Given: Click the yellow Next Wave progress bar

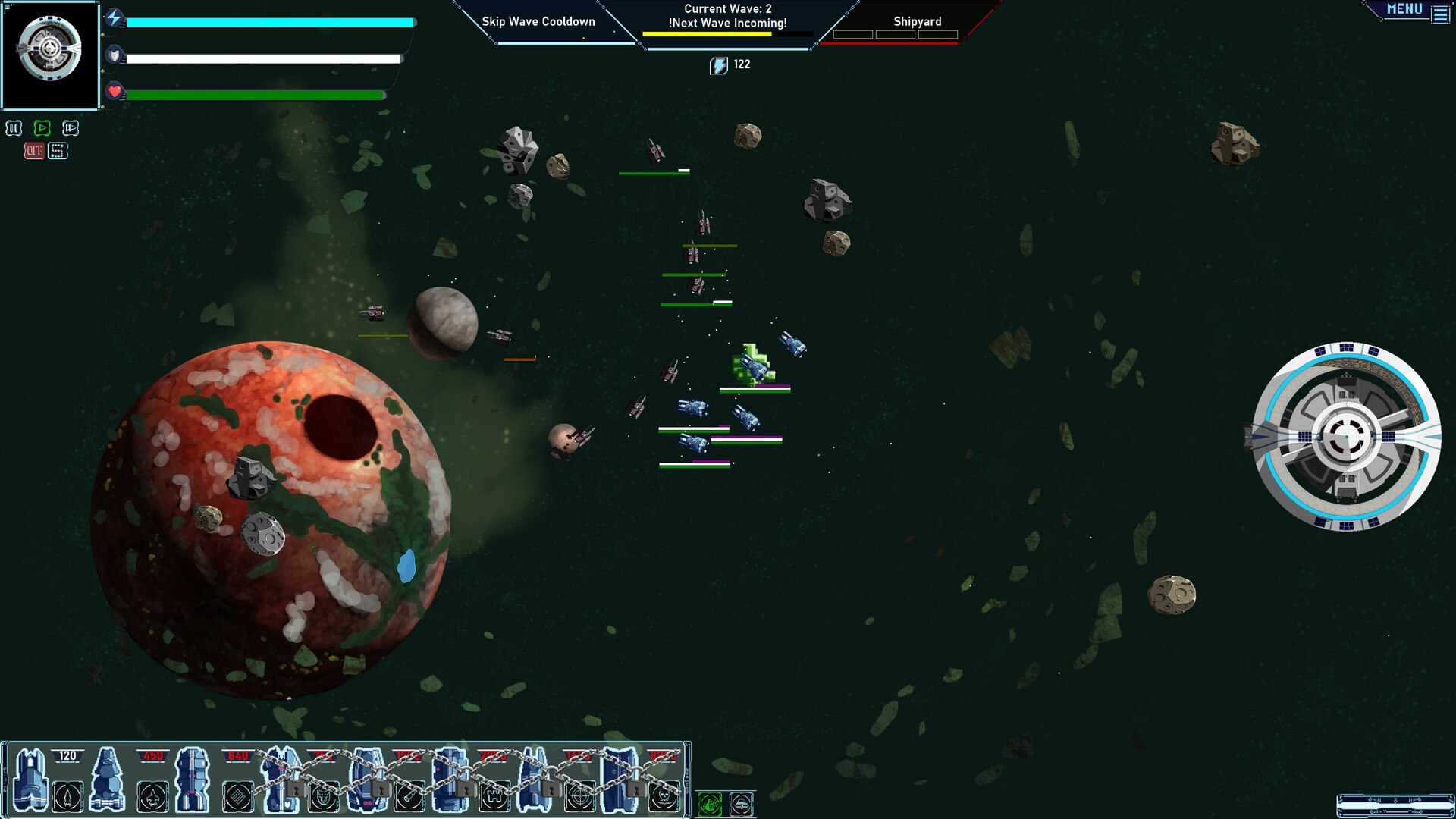Looking at the screenshot, I should tap(707, 34).
